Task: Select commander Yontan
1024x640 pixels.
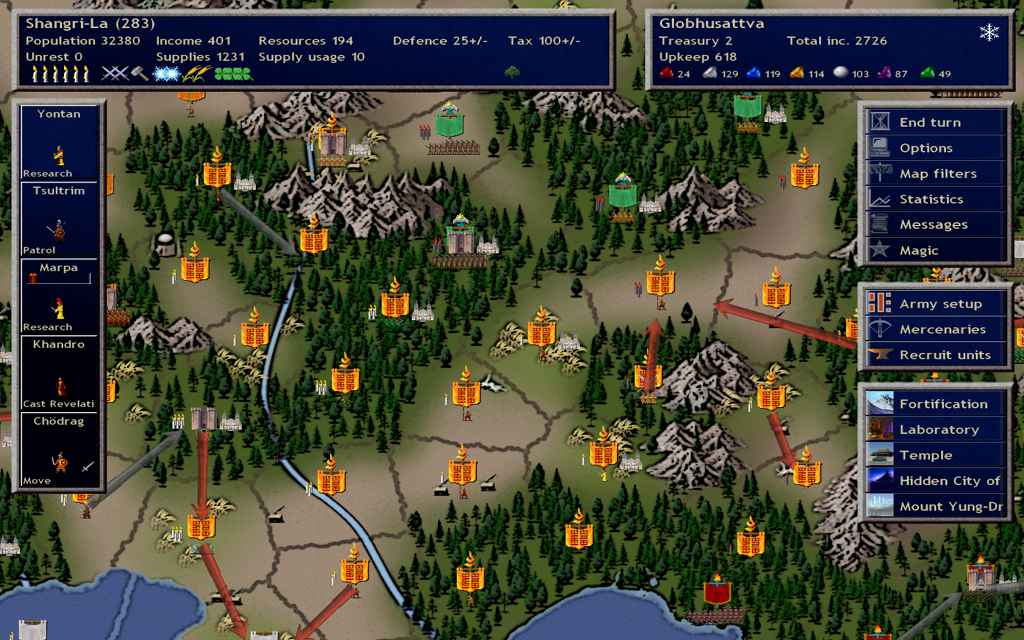Action: [x=59, y=143]
